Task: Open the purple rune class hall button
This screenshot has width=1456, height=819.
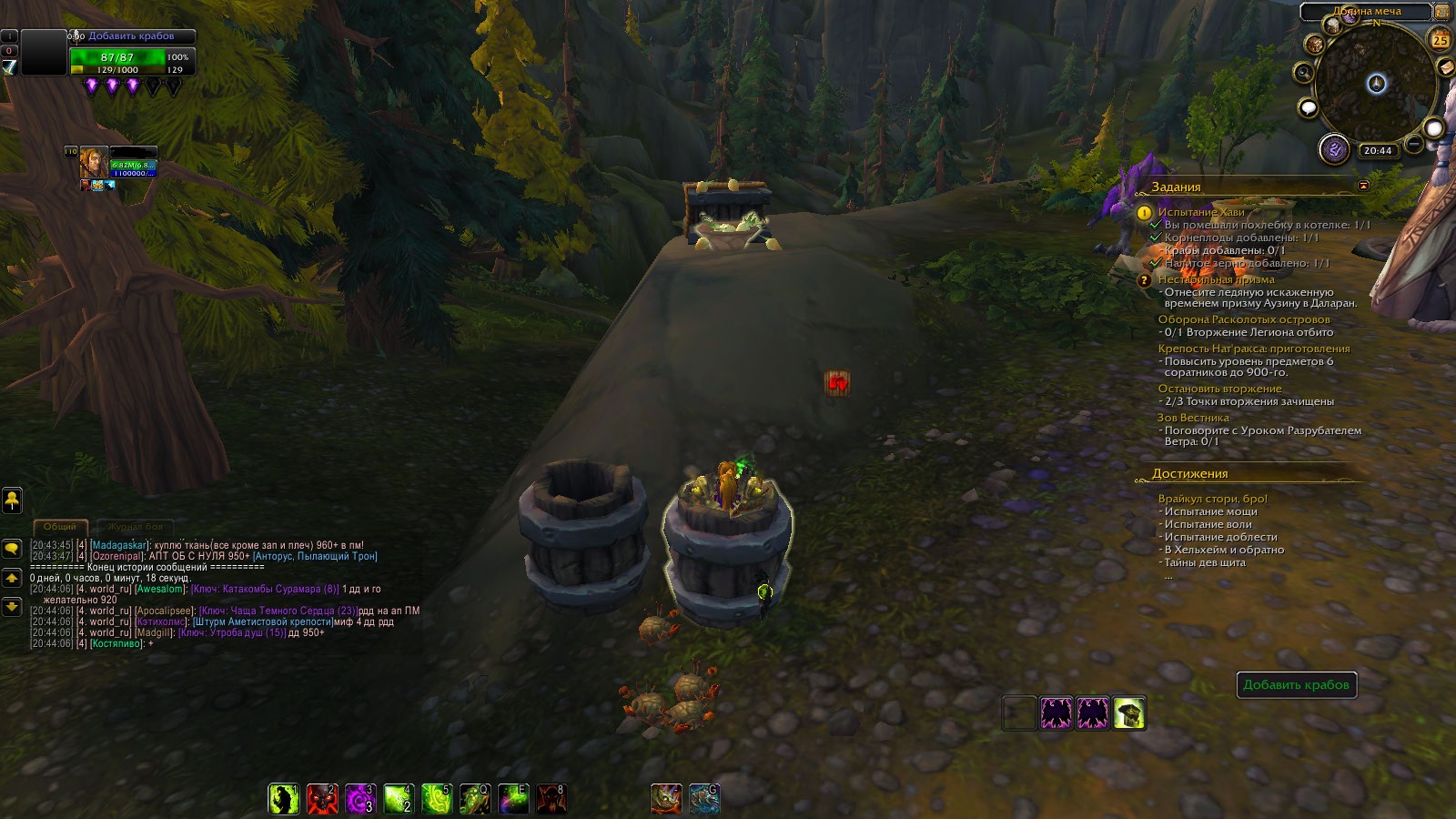Action: pyautogui.click(x=1334, y=149)
